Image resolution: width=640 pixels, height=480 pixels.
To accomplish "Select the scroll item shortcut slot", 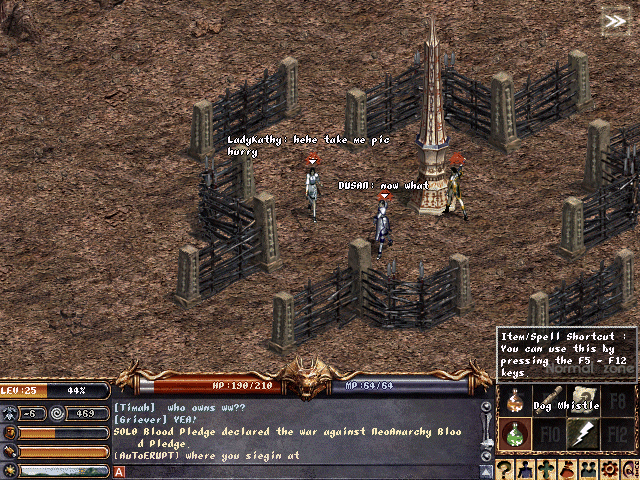I will (x=582, y=399).
